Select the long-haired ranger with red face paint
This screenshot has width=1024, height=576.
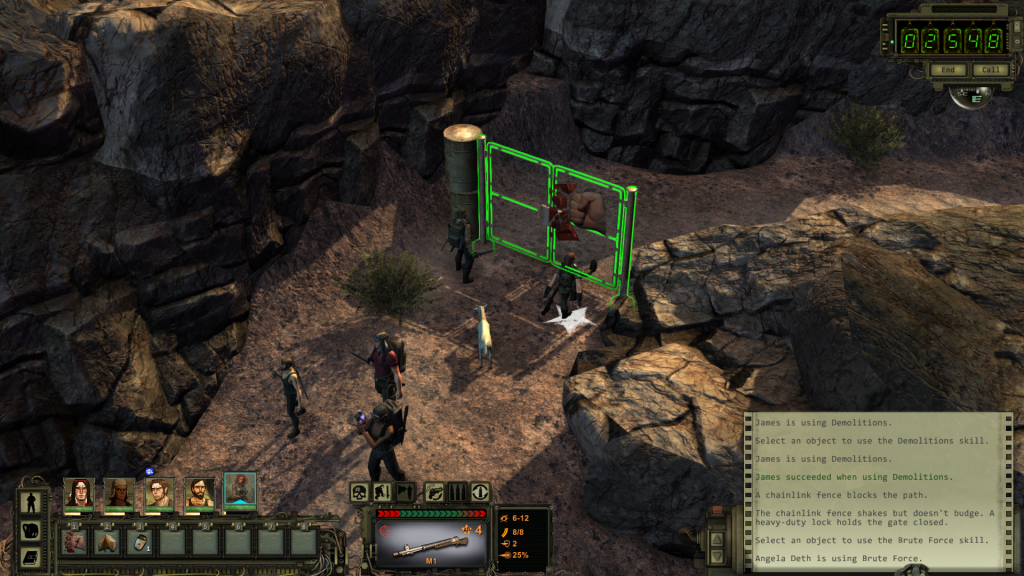coord(78,492)
